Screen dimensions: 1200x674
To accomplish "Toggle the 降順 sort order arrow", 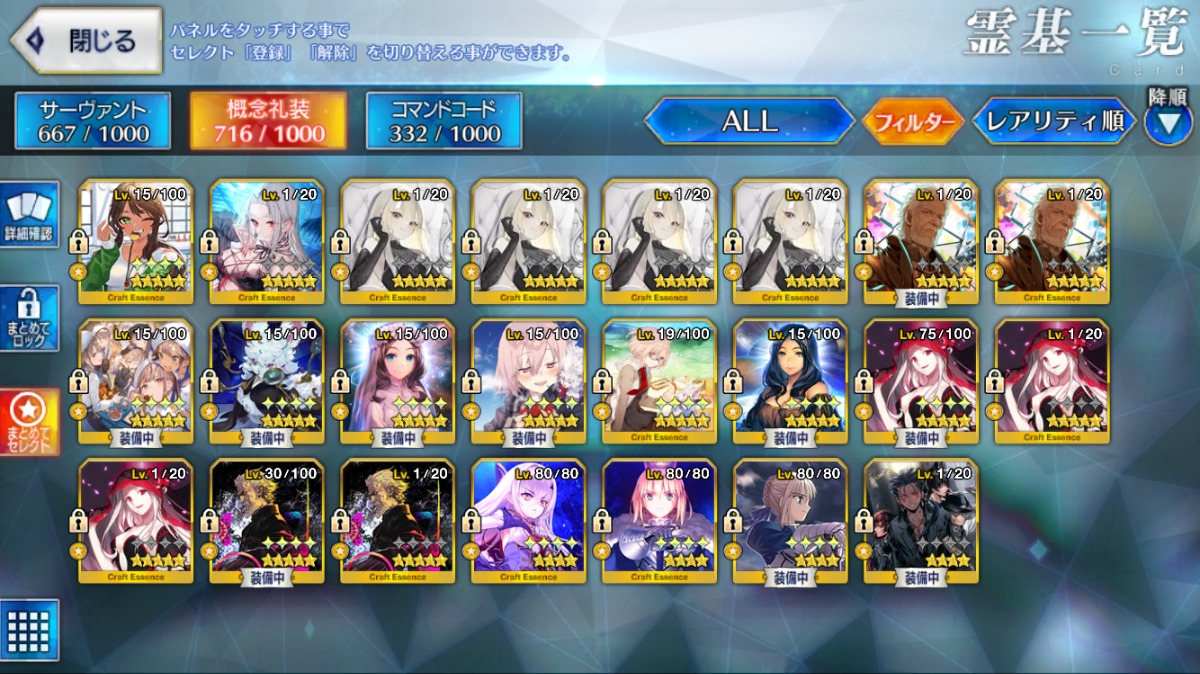I will [x=1167, y=123].
